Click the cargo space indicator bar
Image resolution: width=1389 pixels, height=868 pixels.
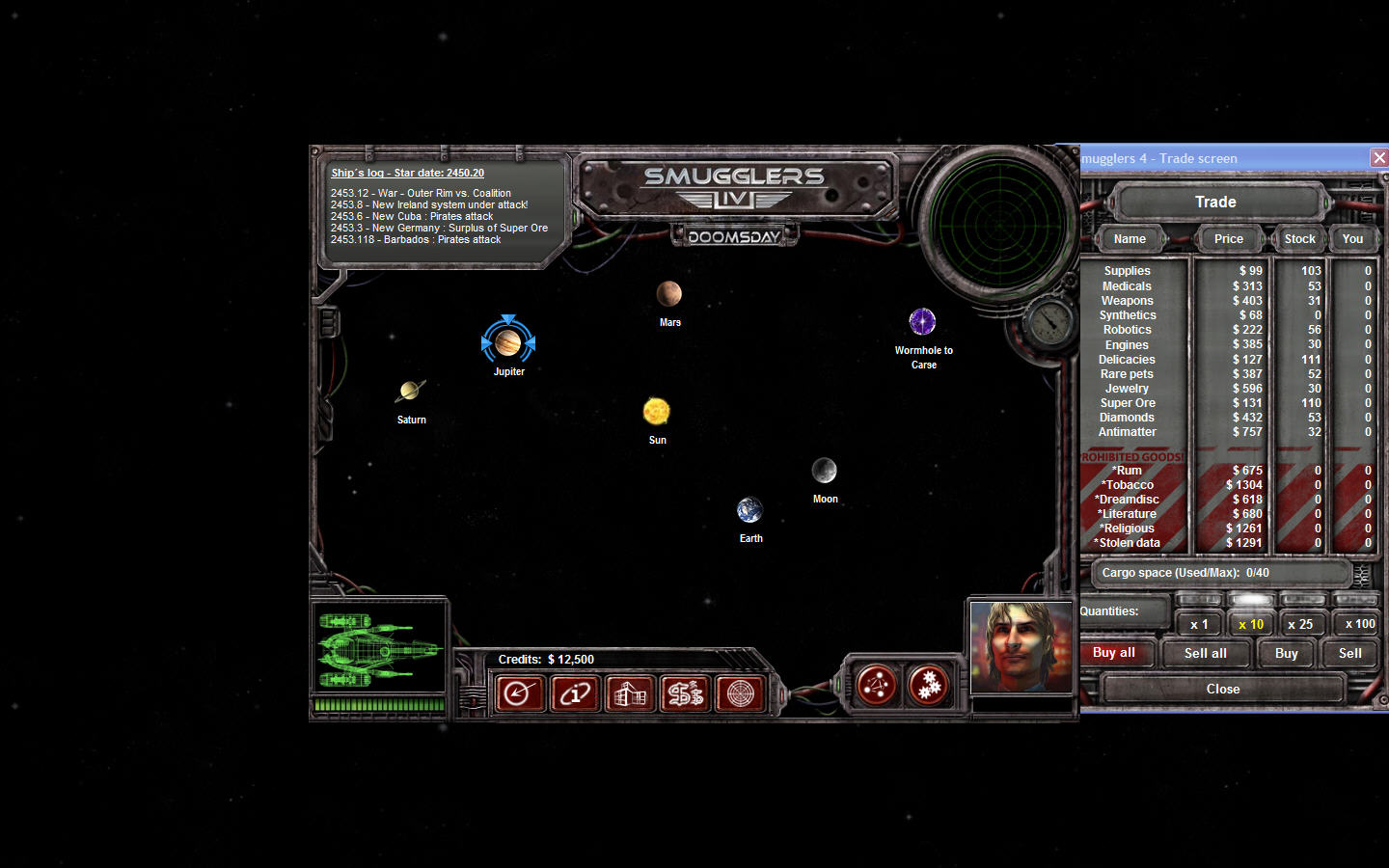pos(1220,573)
